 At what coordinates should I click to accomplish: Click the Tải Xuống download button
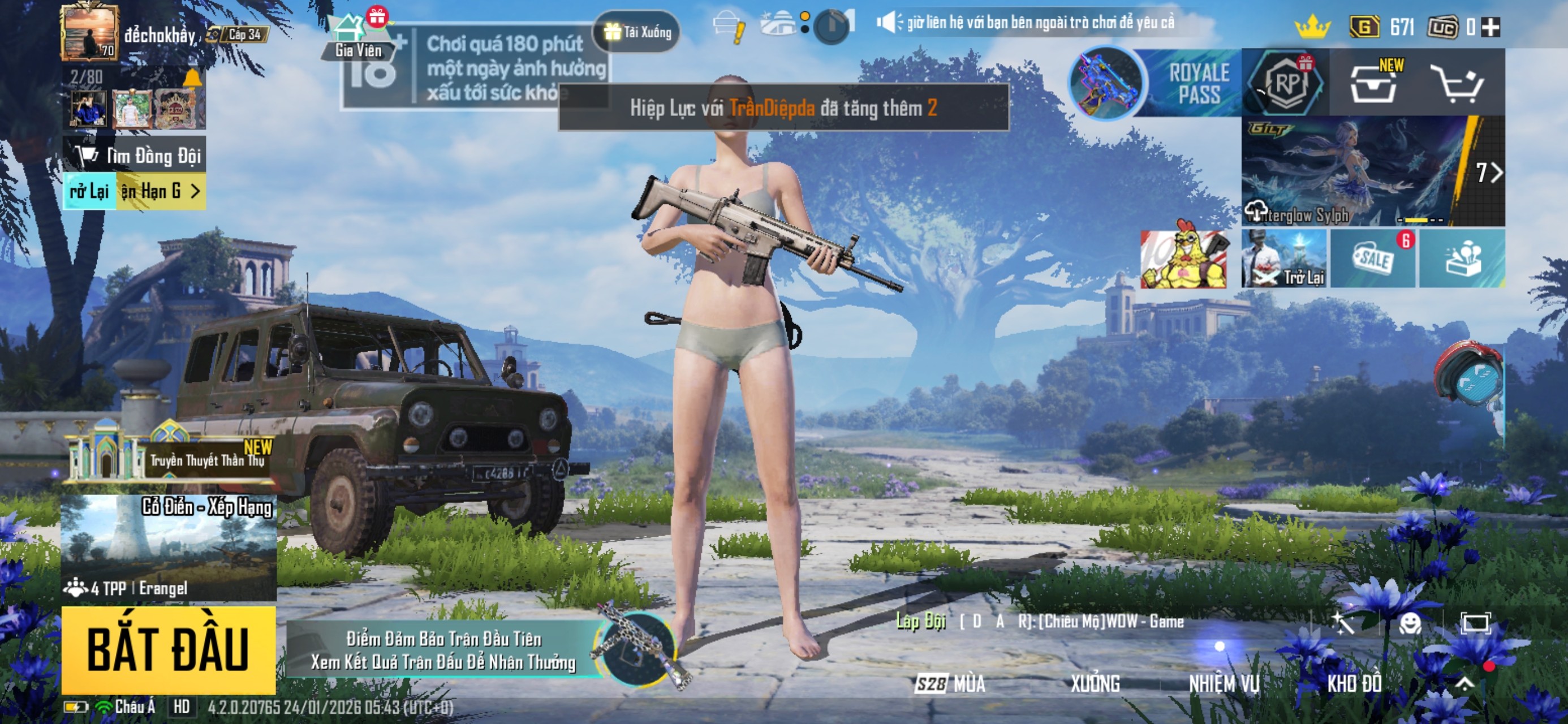(x=638, y=32)
